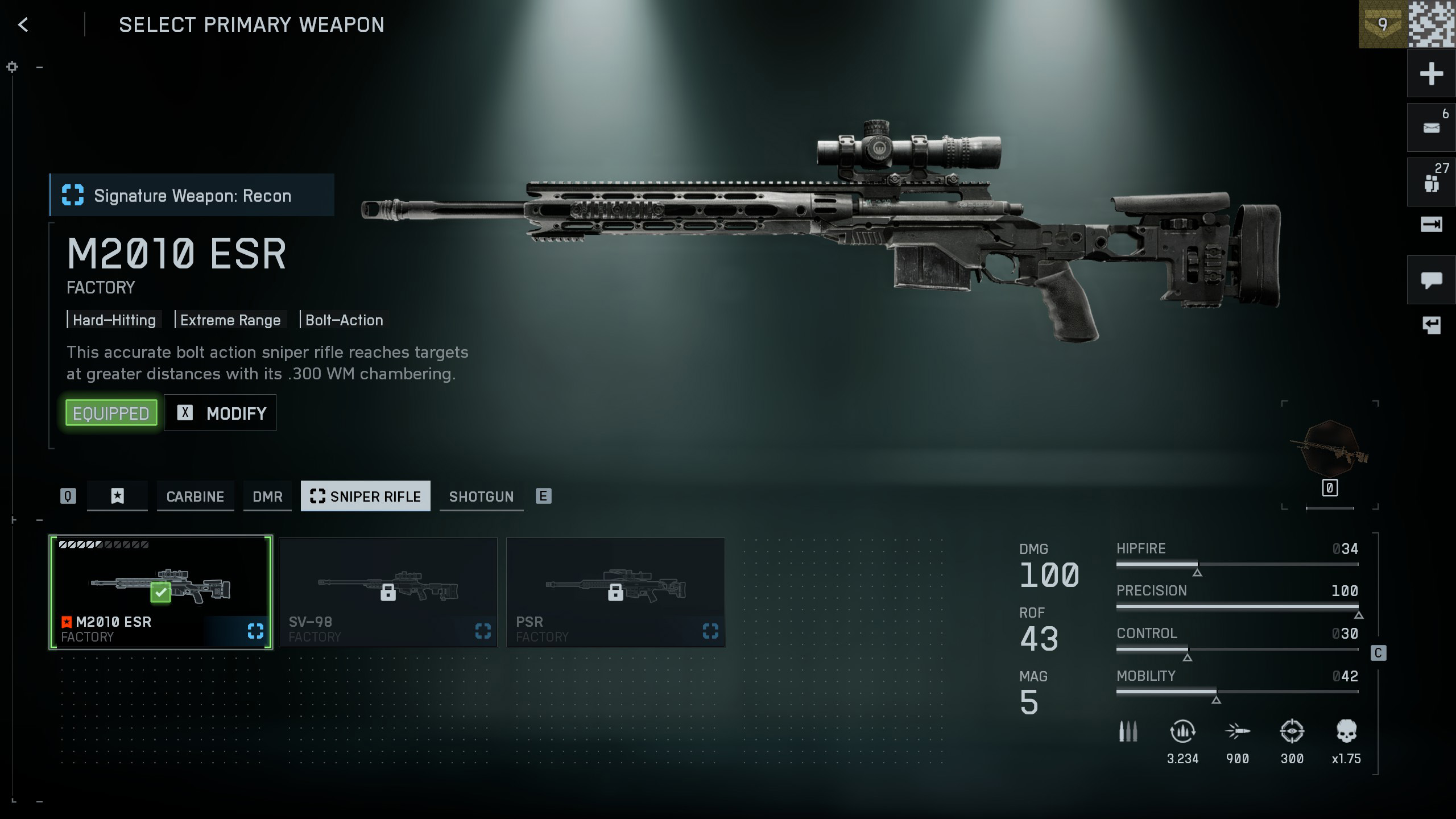
Task: Click the green Equipped button
Action: point(111,413)
